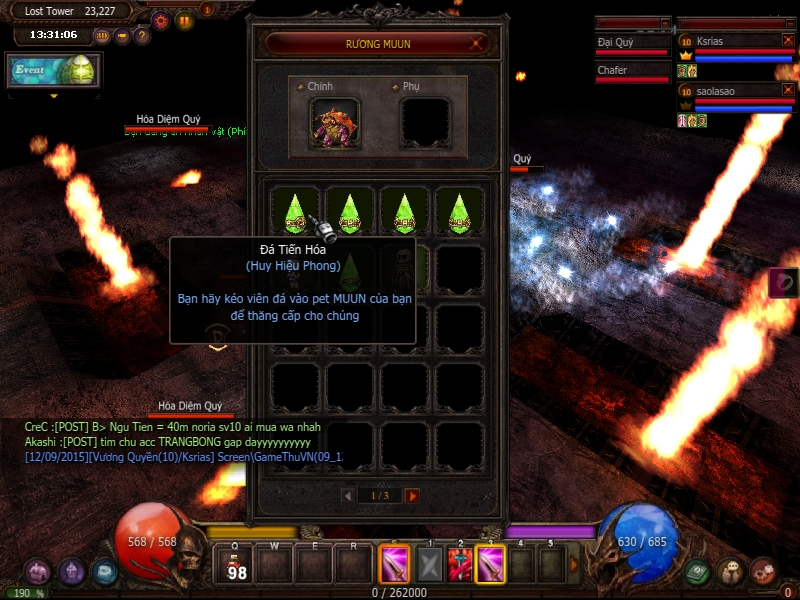Image resolution: width=800 pixels, height=600 pixels.
Task: Click the Đại Quý target entry
Action: [x=631, y=43]
